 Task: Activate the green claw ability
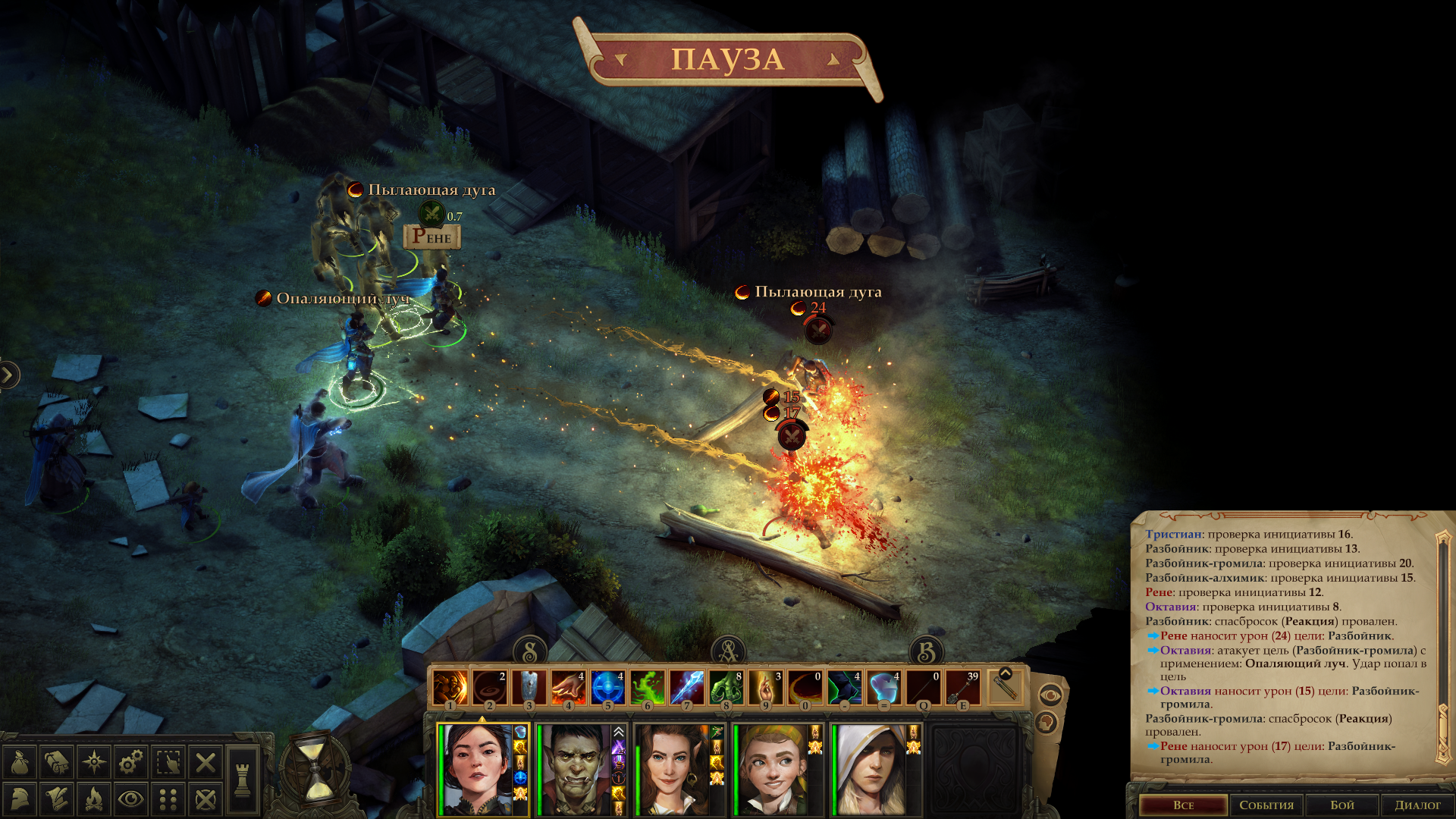pos(726,687)
